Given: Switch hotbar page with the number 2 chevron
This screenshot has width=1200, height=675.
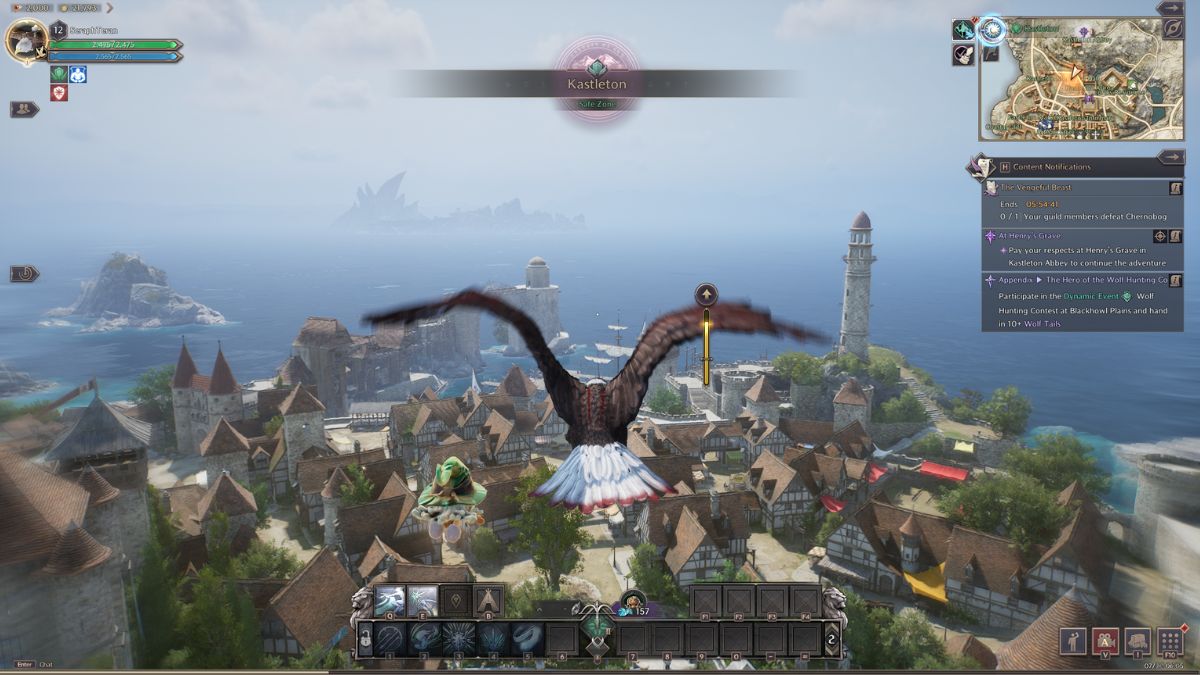Looking at the screenshot, I should tap(830, 639).
